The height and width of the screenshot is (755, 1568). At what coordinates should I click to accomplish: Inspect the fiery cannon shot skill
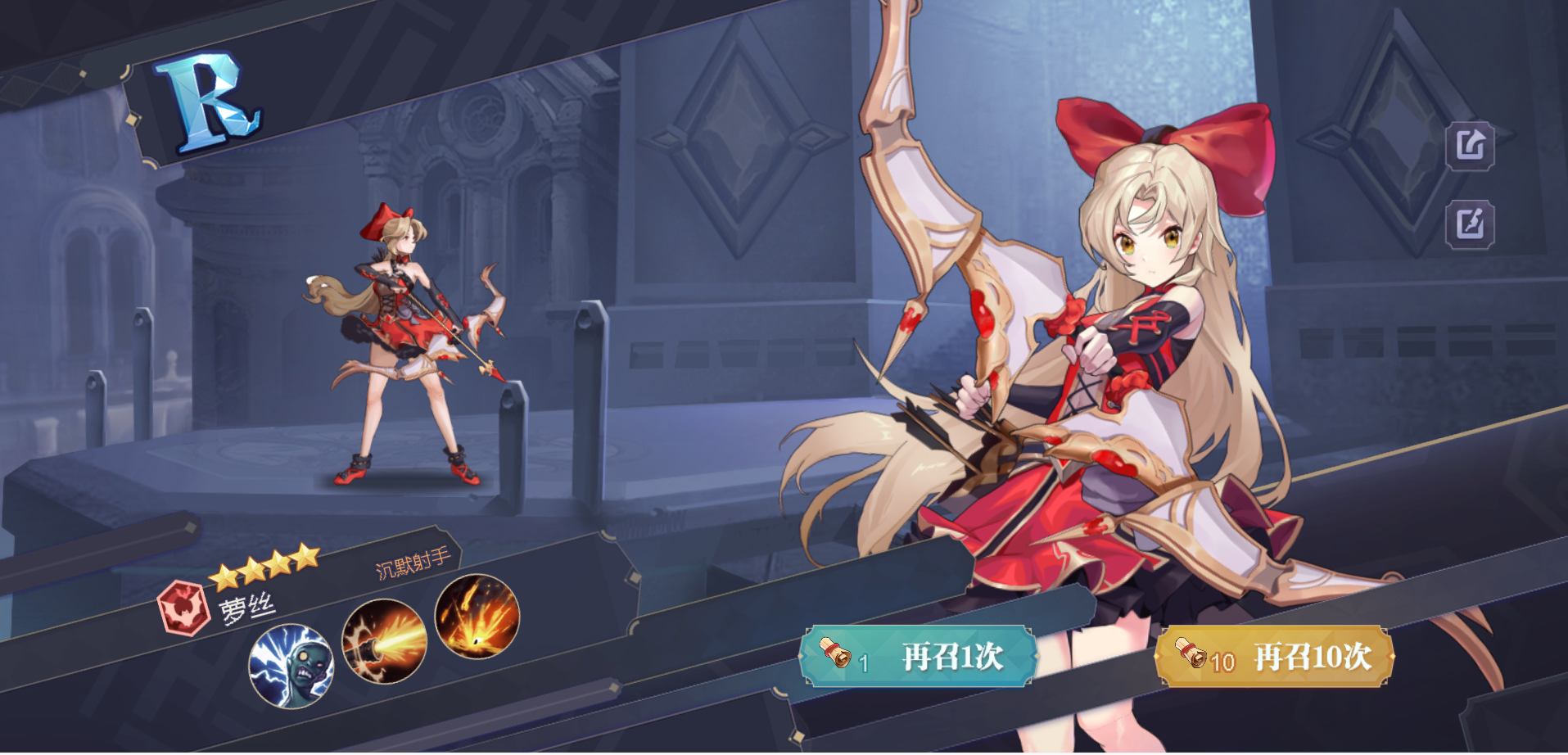[x=384, y=641]
